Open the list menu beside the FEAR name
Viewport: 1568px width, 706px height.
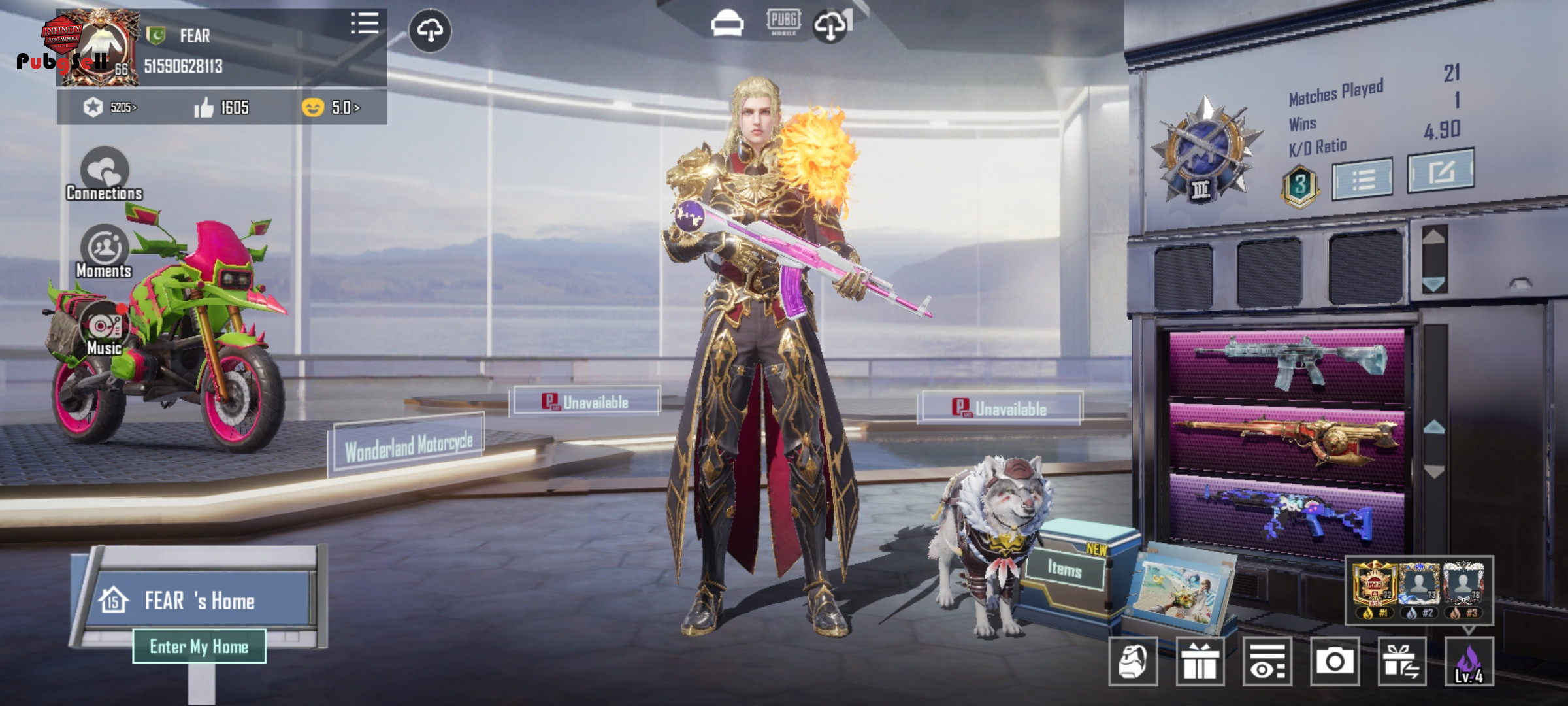pos(365,24)
